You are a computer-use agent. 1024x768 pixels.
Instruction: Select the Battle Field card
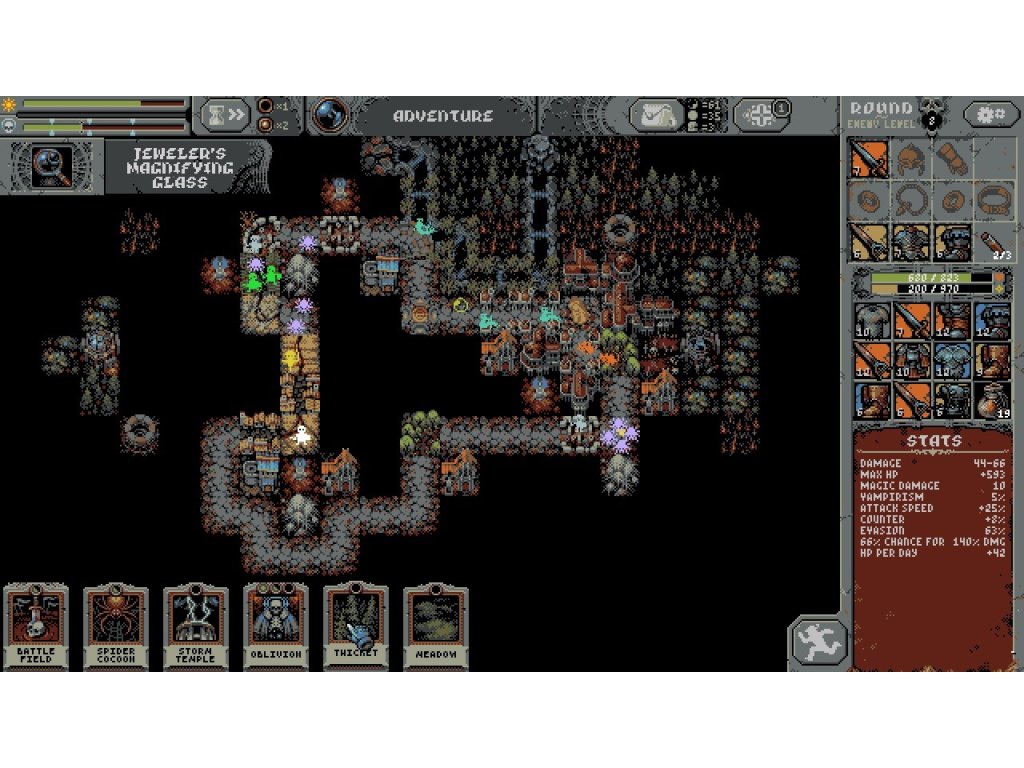pos(36,627)
